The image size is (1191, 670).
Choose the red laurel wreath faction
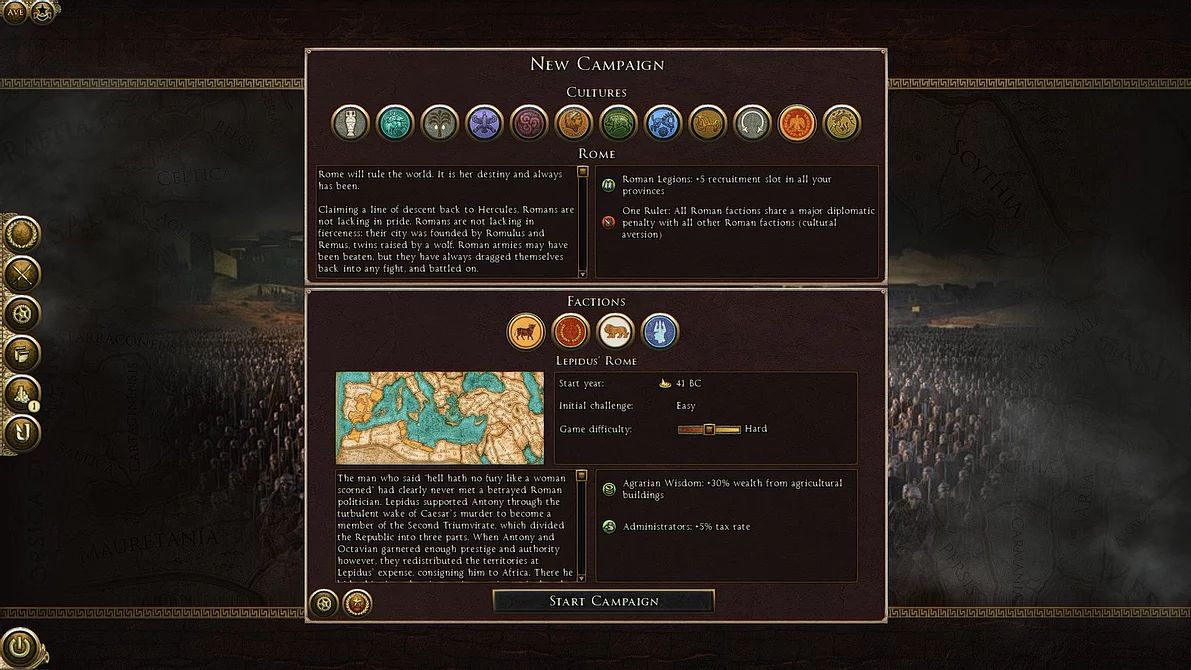point(570,331)
